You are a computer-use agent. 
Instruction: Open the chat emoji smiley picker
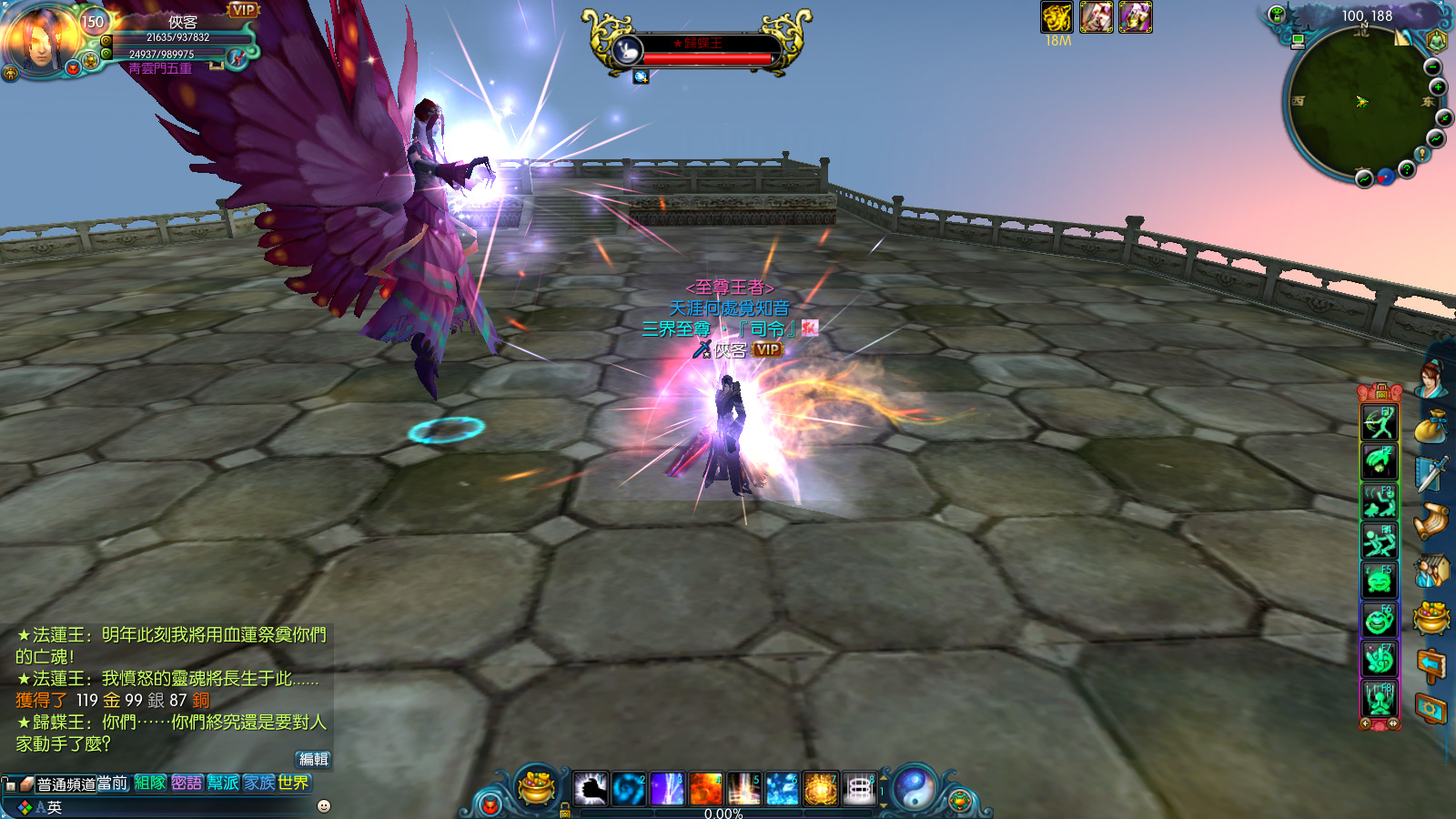tap(323, 806)
